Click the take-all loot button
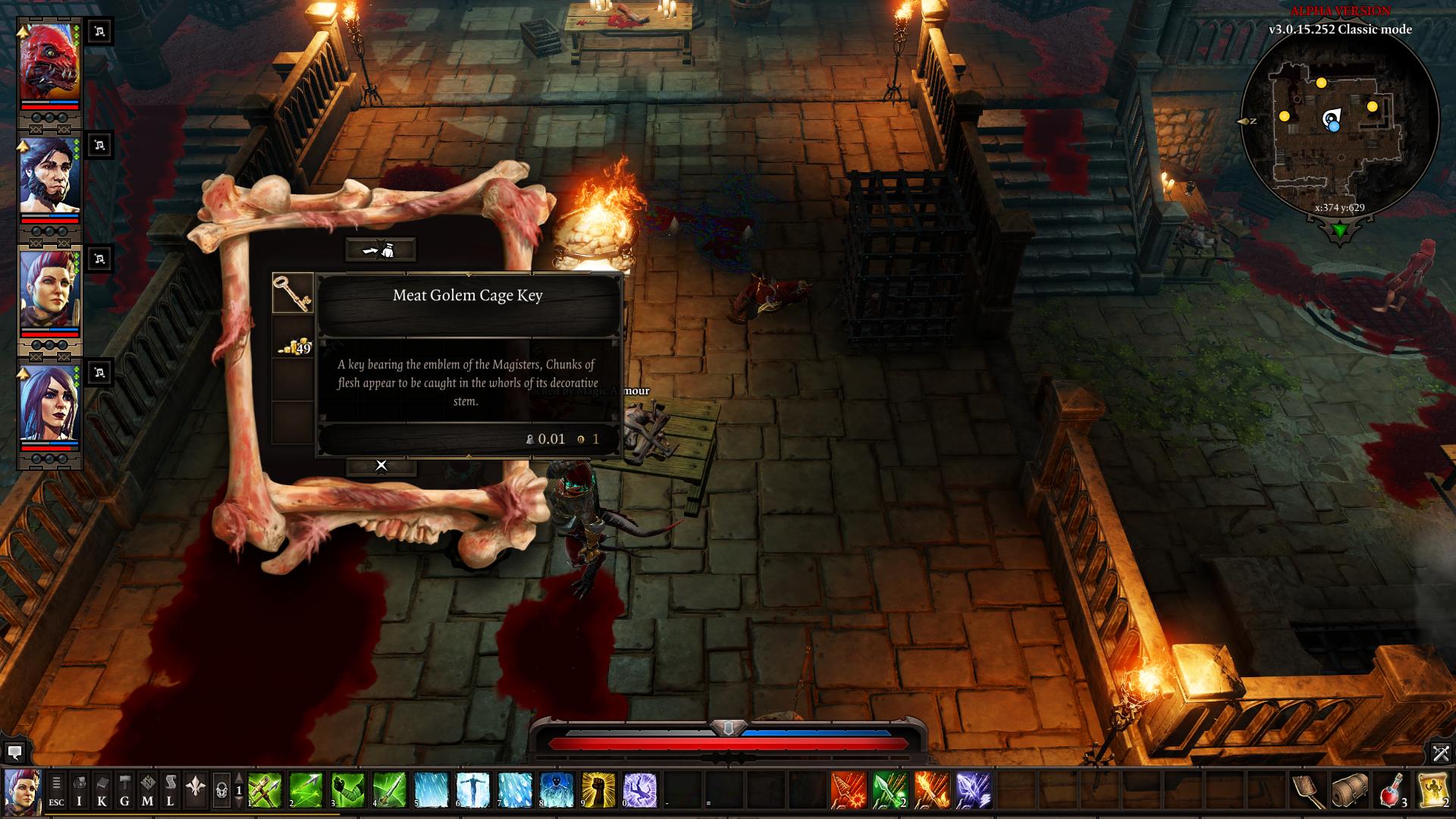Viewport: 1456px width, 819px height. pos(381,249)
